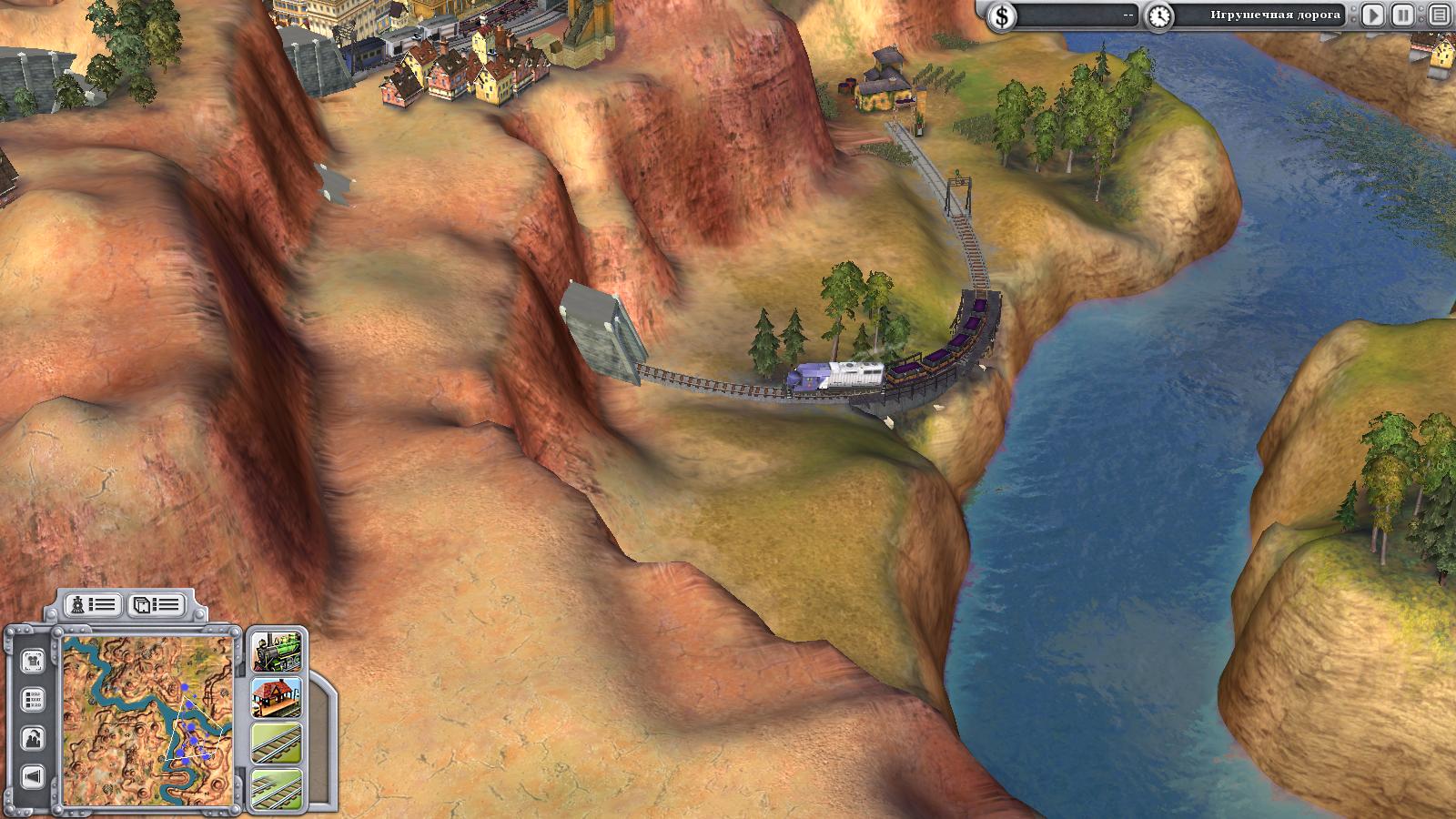This screenshot has width=1456, height=819.
Task: Open the list report button beside minimap
Action: pyautogui.click(x=33, y=700)
